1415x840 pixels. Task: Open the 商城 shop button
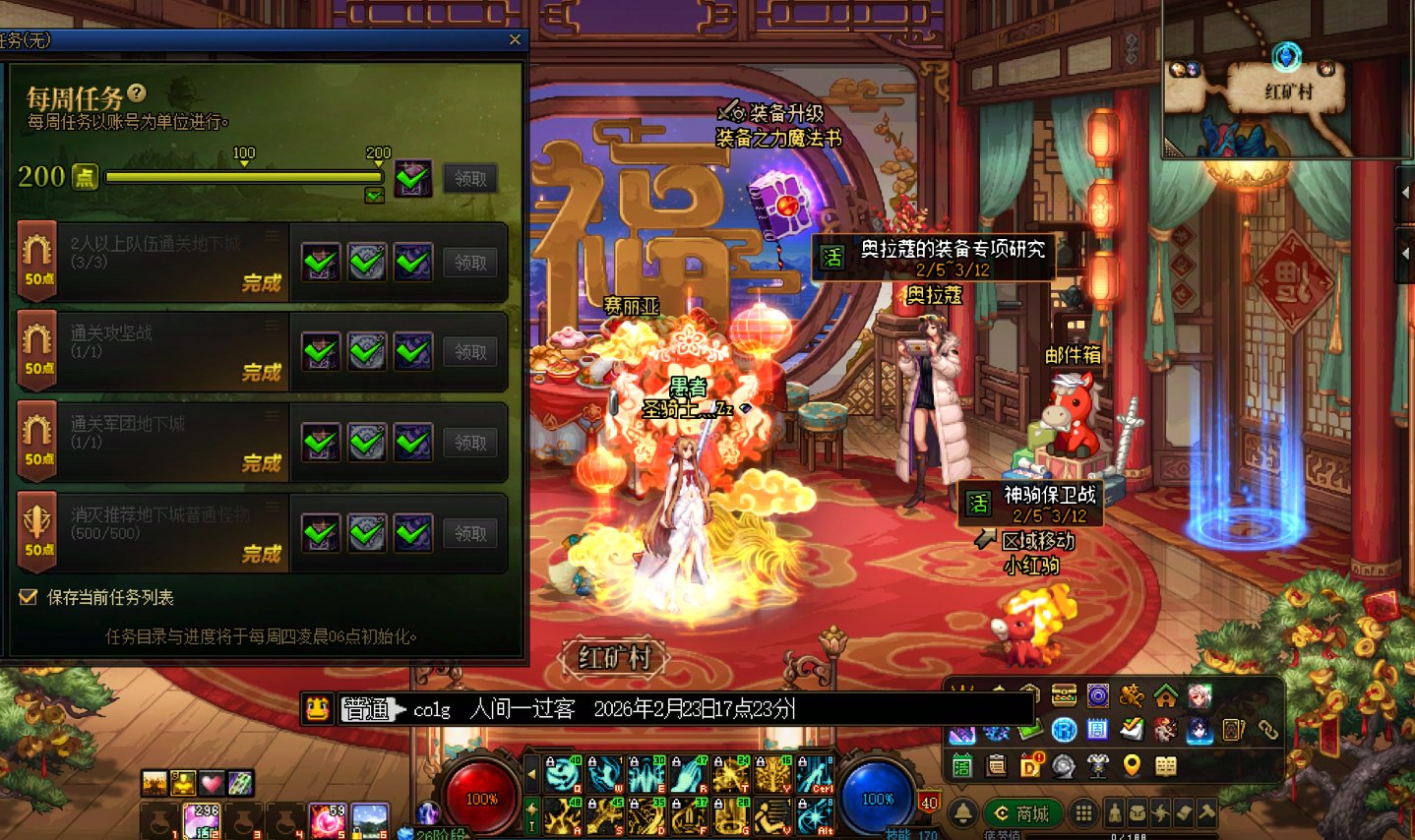[x=1020, y=813]
